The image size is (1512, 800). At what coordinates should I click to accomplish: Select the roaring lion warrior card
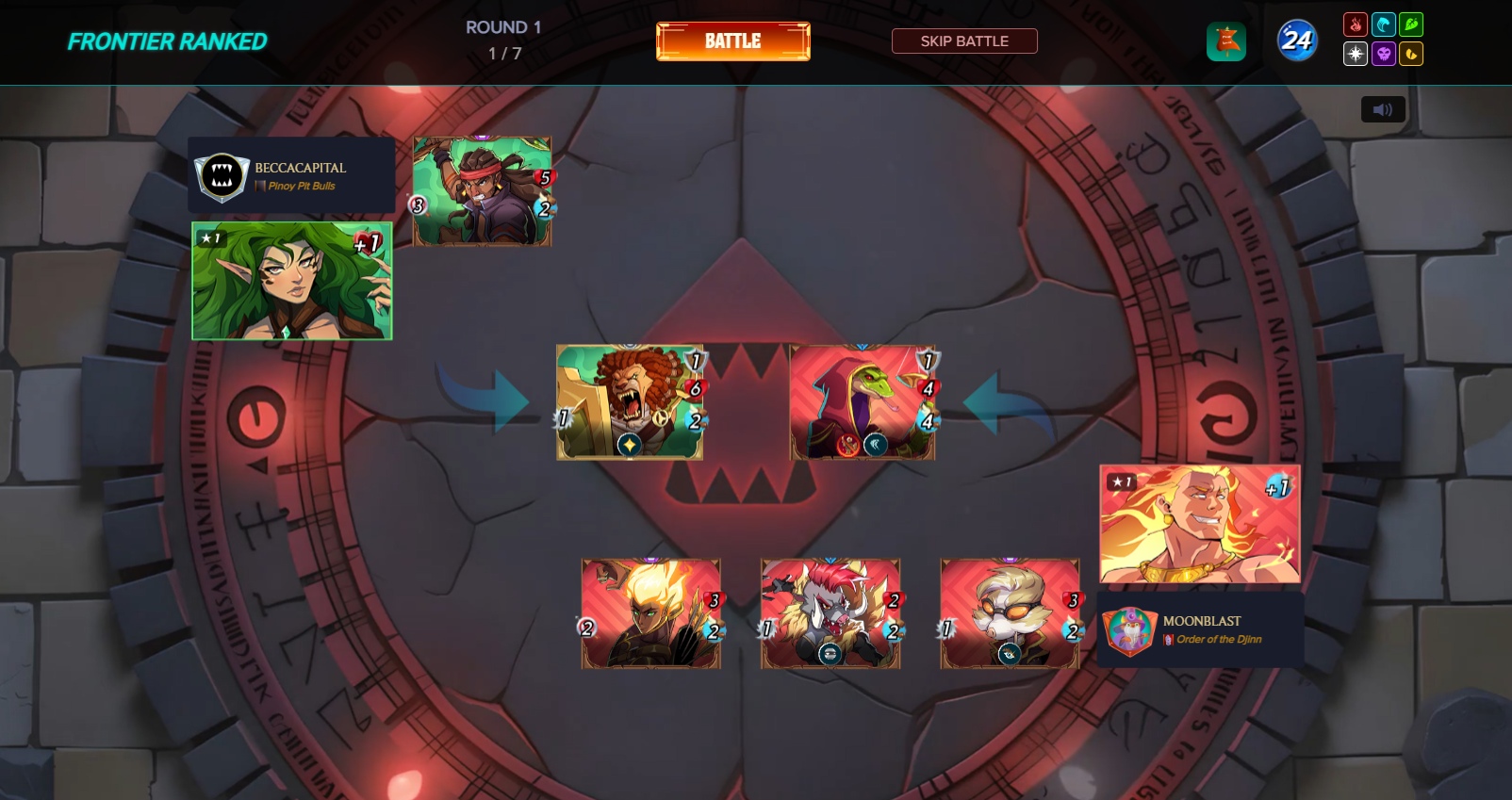pos(629,402)
